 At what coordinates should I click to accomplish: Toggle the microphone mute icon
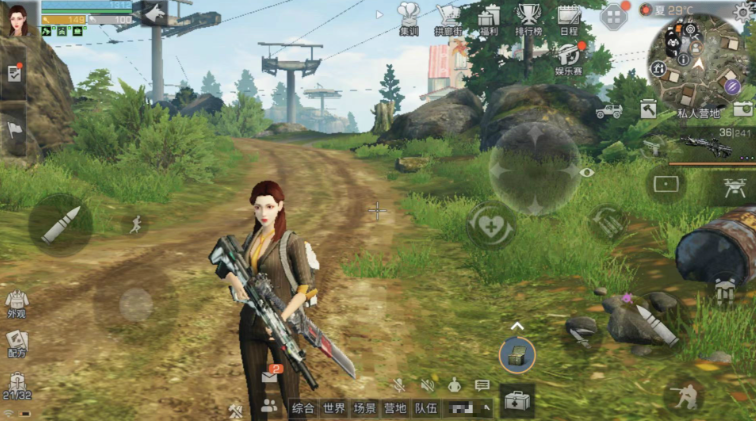398,385
